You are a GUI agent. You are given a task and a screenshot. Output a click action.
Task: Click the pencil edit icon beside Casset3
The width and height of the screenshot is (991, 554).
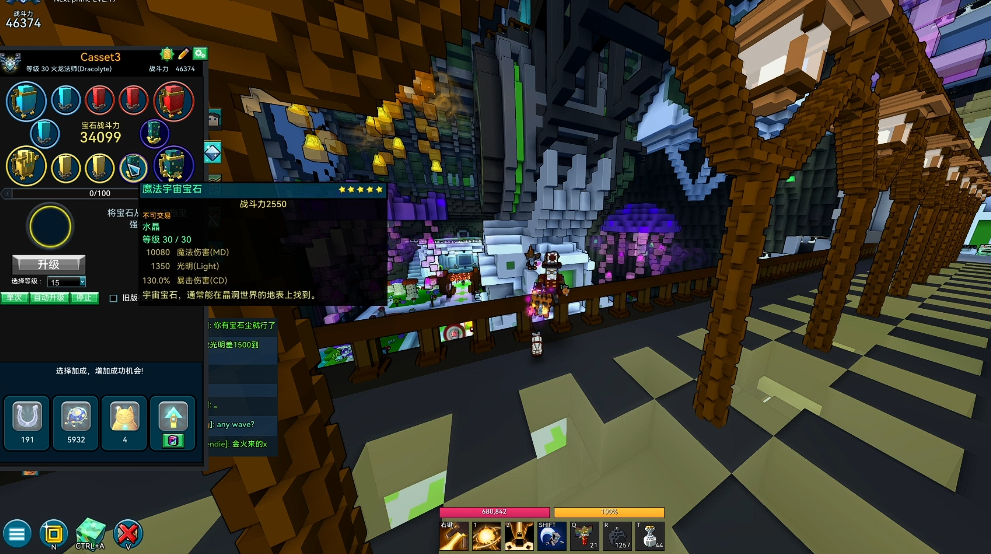(183, 54)
